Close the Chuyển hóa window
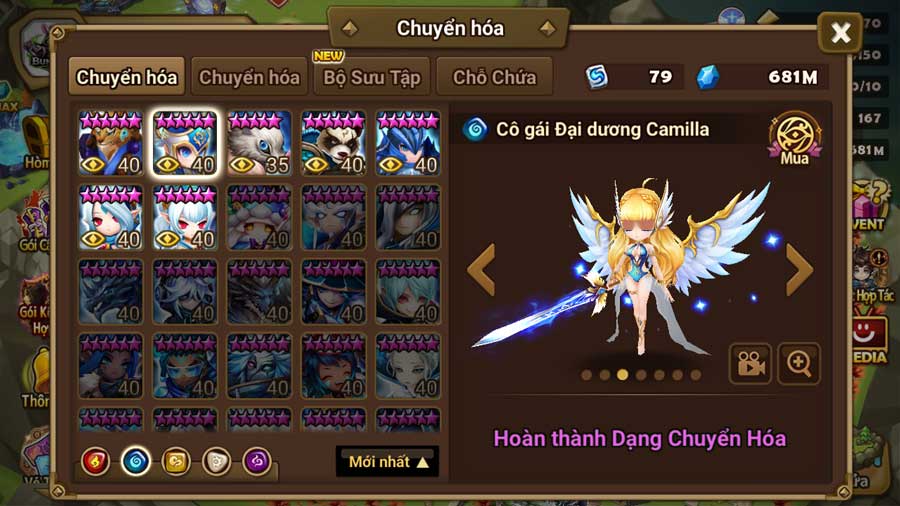 tap(840, 34)
